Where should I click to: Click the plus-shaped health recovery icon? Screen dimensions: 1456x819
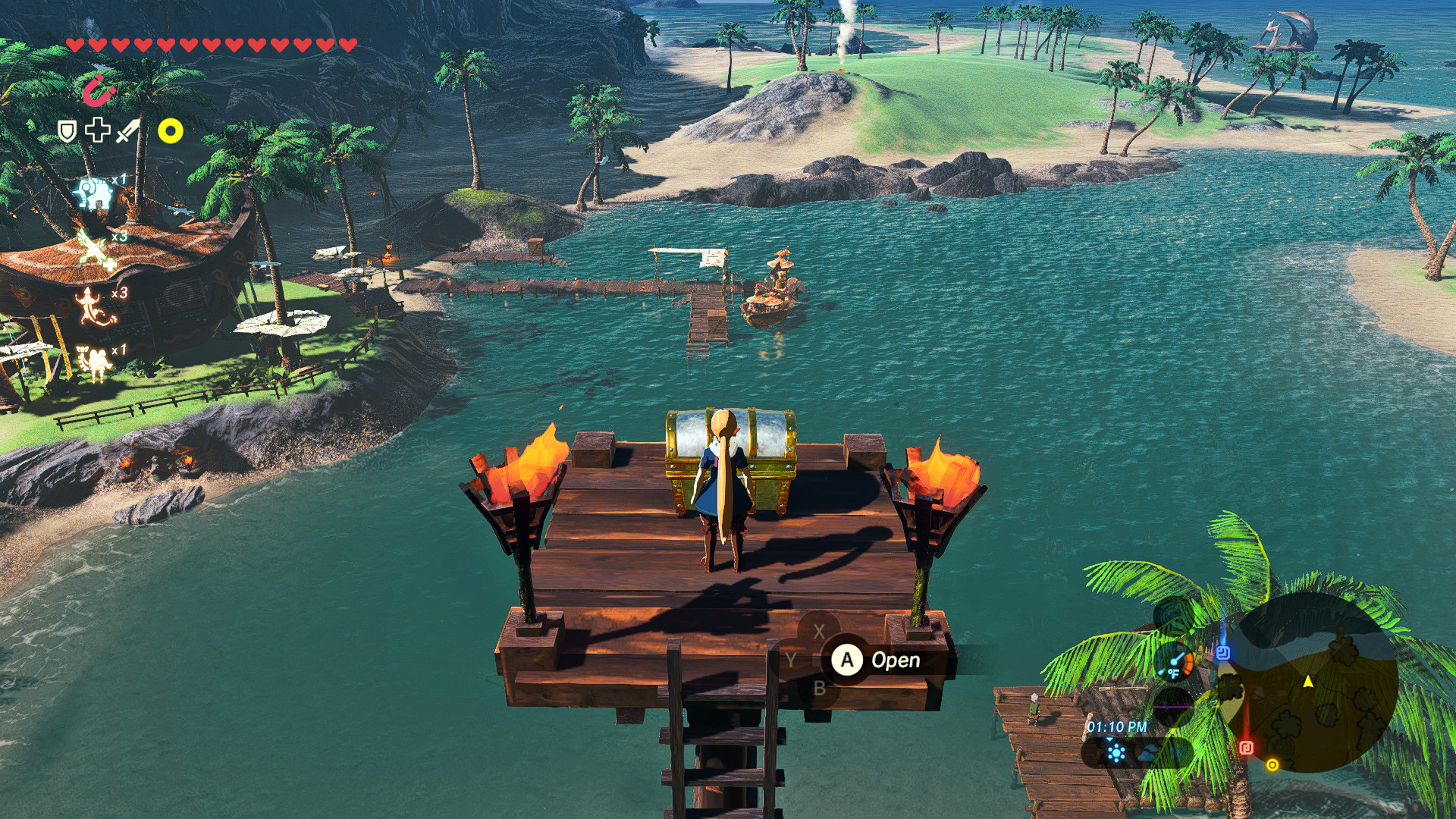tap(98, 130)
